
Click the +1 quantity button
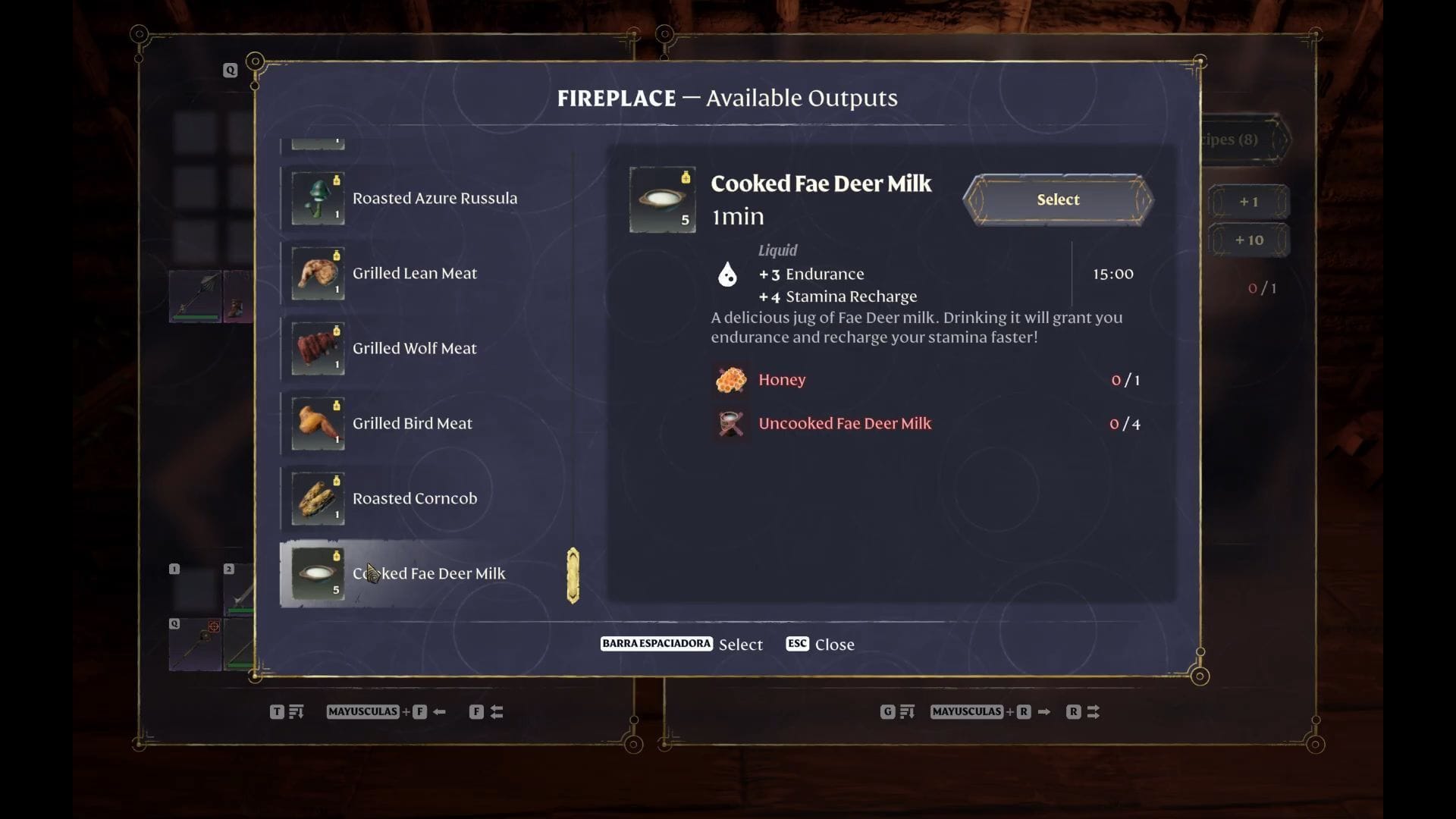pos(1250,202)
